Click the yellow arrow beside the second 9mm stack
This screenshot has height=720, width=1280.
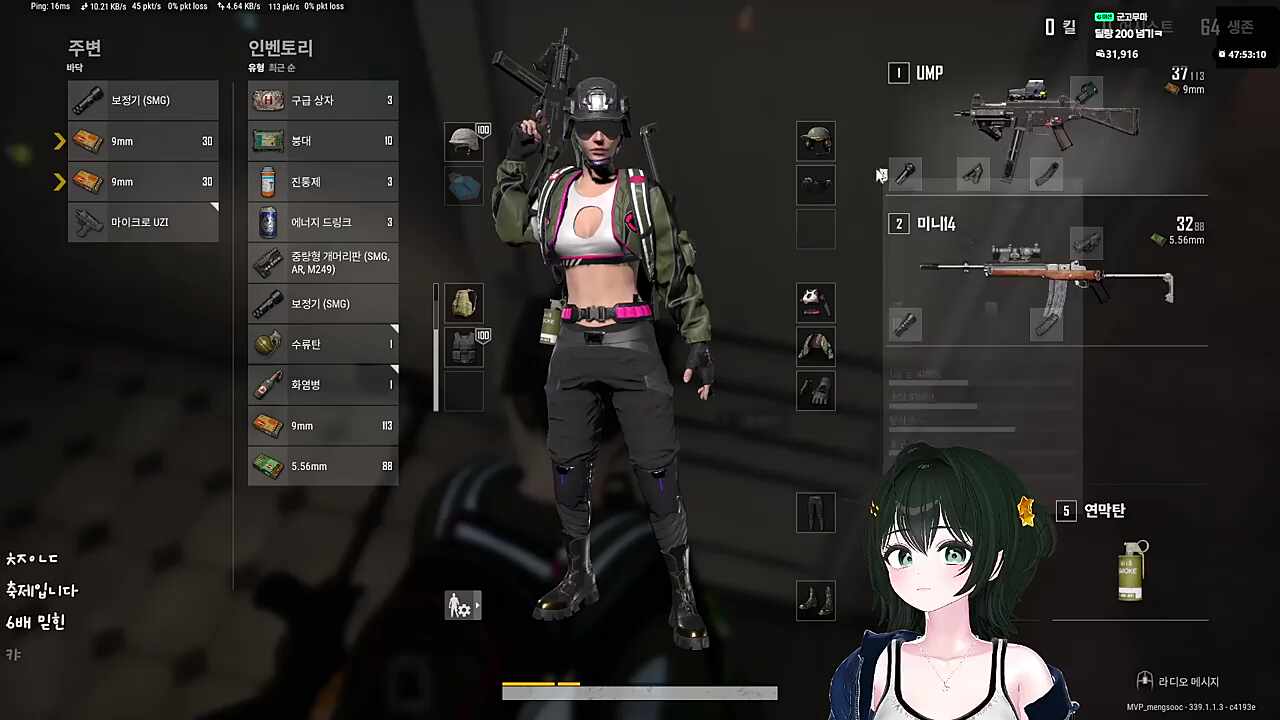[59, 181]
